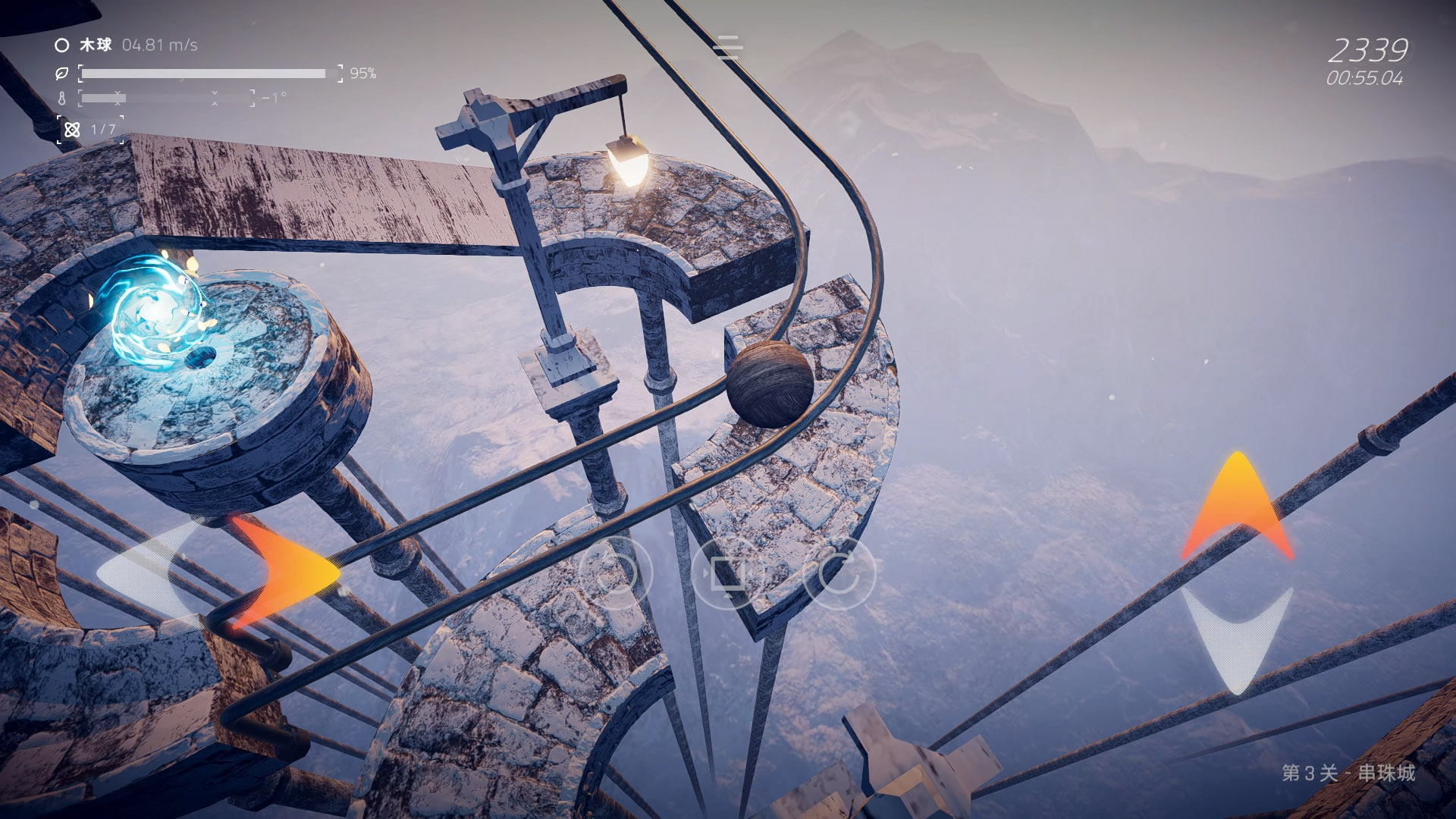Rotate camera counter-clockwise with circular arrow button

[x=615, y=573]
